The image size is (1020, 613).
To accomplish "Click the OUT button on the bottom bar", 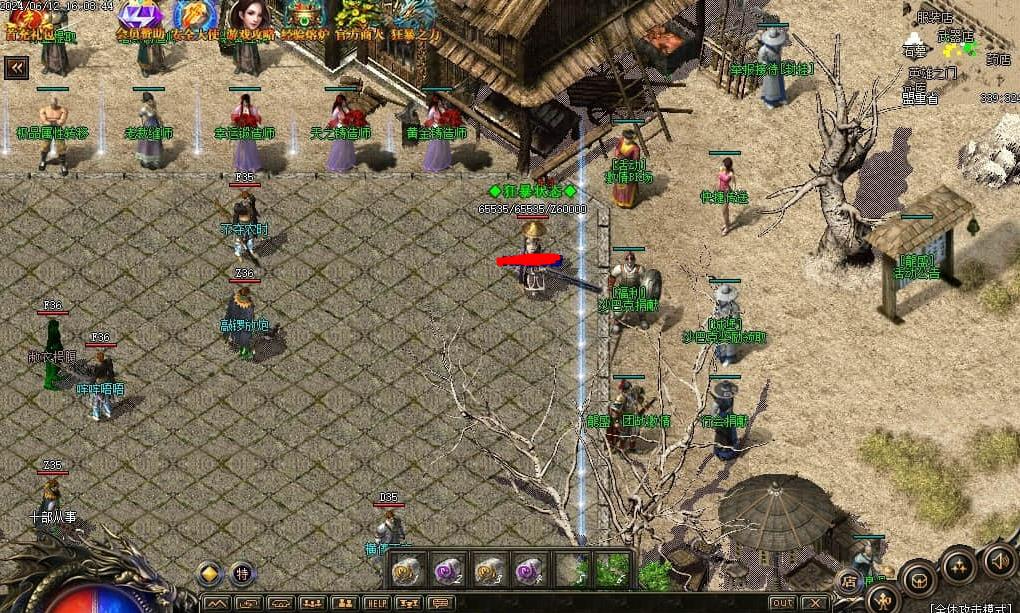I will pyautogui.click(x=783, y=603).
